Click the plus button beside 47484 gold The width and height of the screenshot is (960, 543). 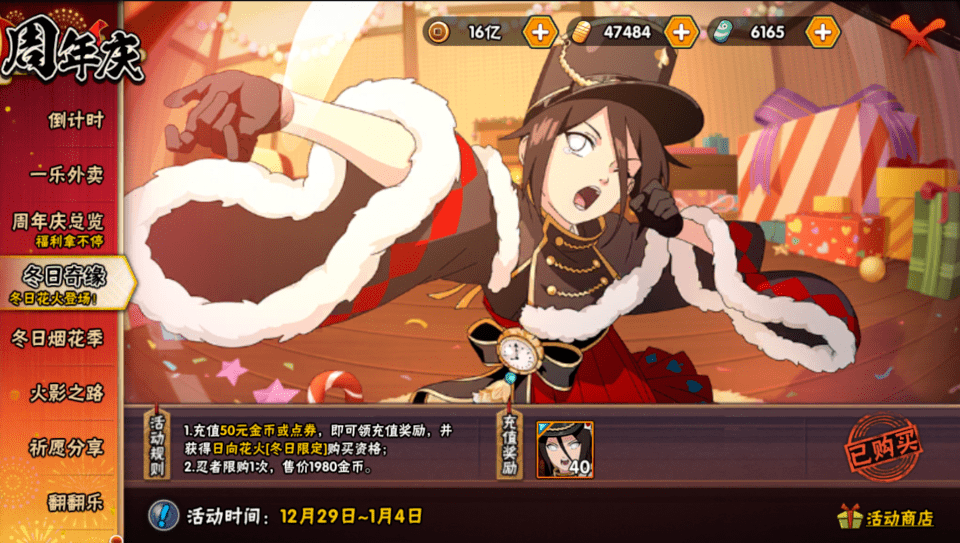(681, 32)
